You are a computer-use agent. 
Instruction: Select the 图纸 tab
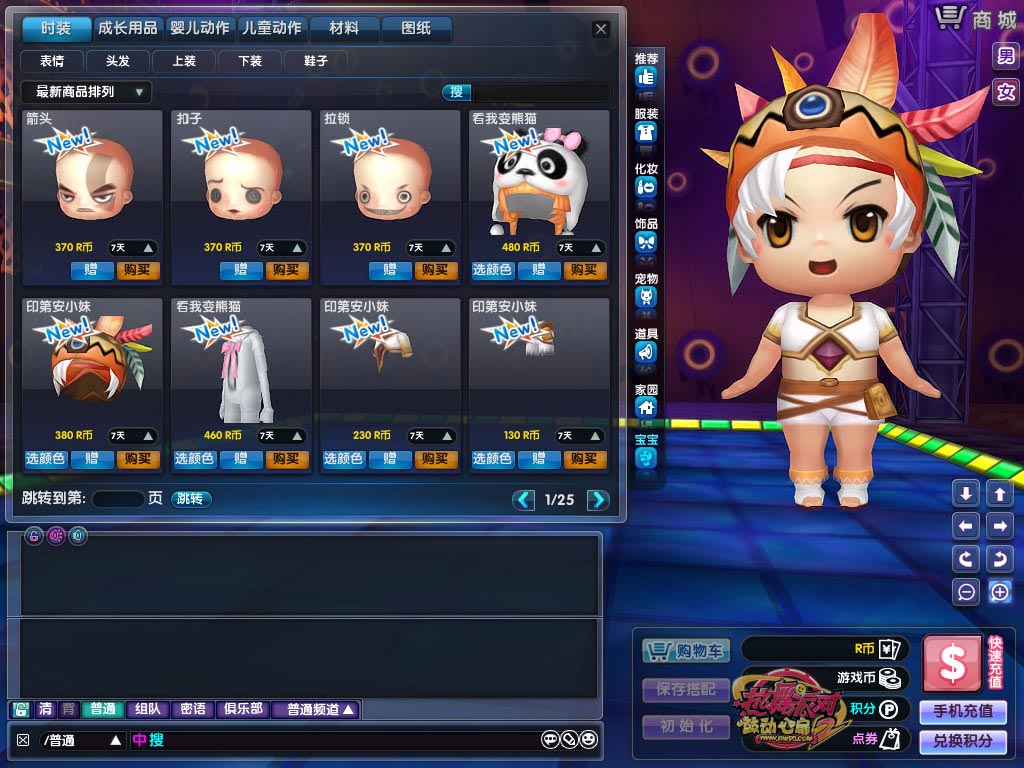[x=415, y=28]
